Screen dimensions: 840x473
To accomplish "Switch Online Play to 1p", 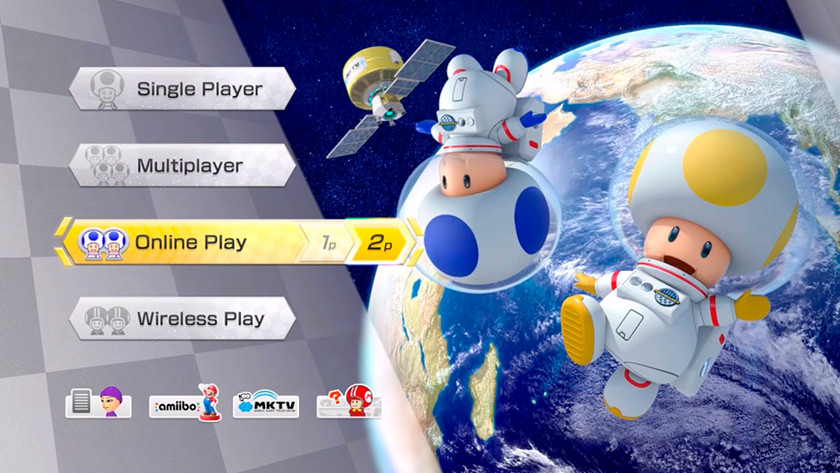I will pyautogui.click(x=327, y=243).
